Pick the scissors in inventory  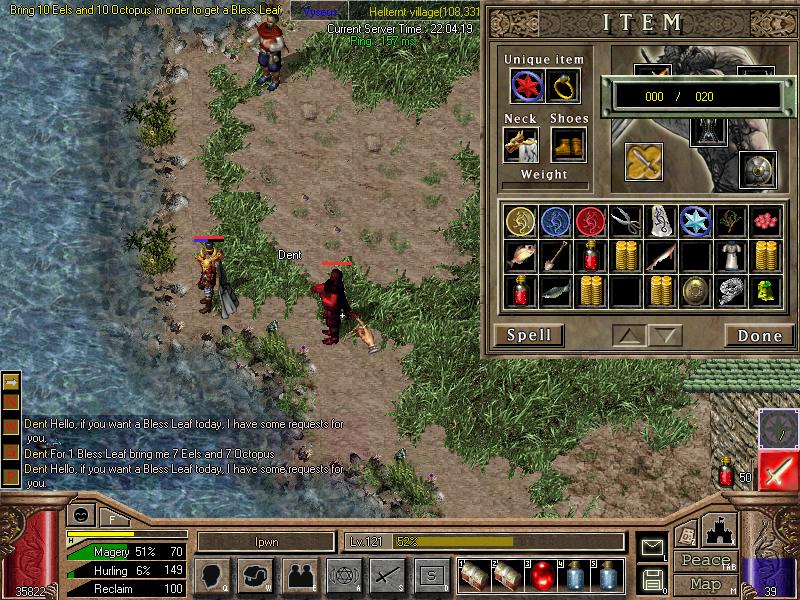(625, 220)
